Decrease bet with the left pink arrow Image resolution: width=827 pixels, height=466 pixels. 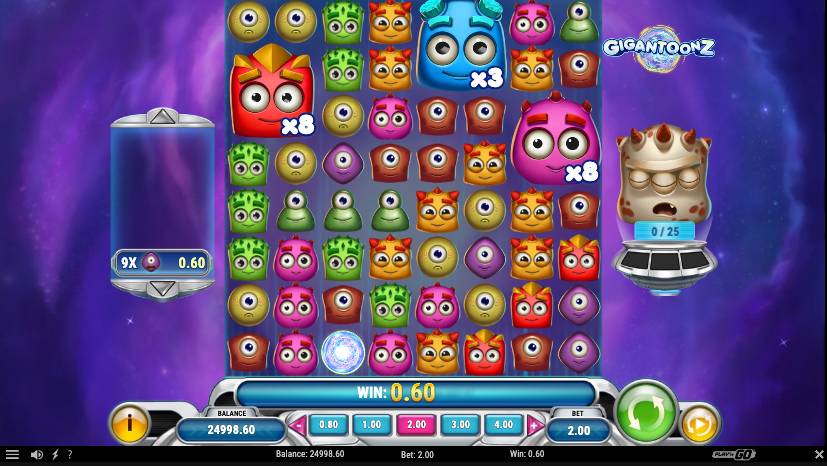(298, 425)
